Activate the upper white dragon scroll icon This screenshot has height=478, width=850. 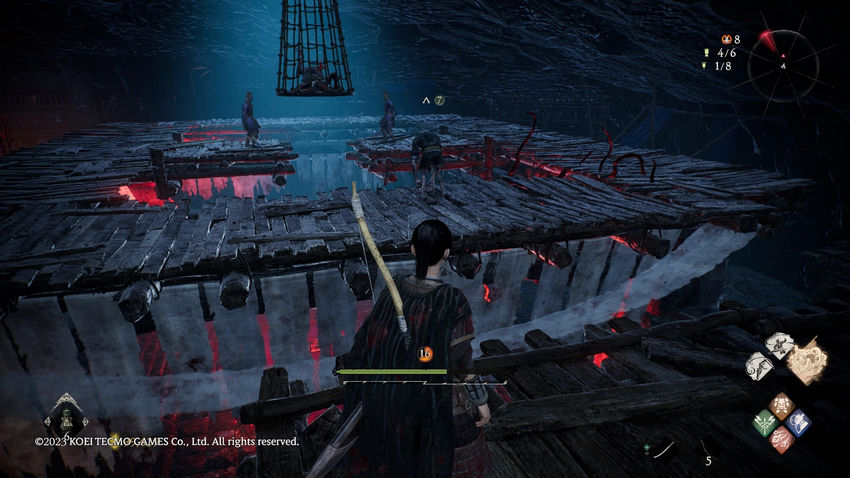[x=779, y=346]
